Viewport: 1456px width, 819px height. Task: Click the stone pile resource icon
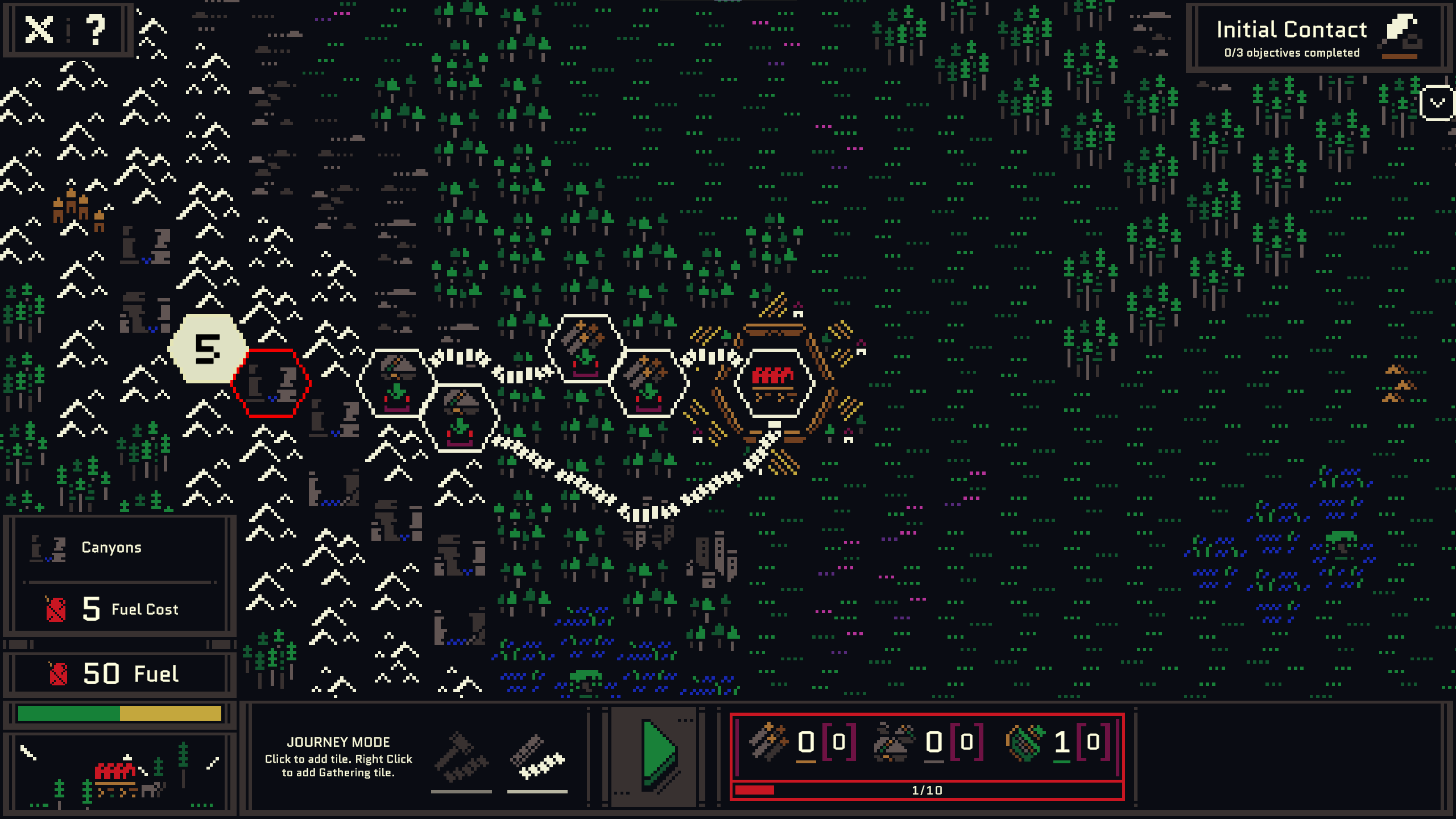coord(894,742)
